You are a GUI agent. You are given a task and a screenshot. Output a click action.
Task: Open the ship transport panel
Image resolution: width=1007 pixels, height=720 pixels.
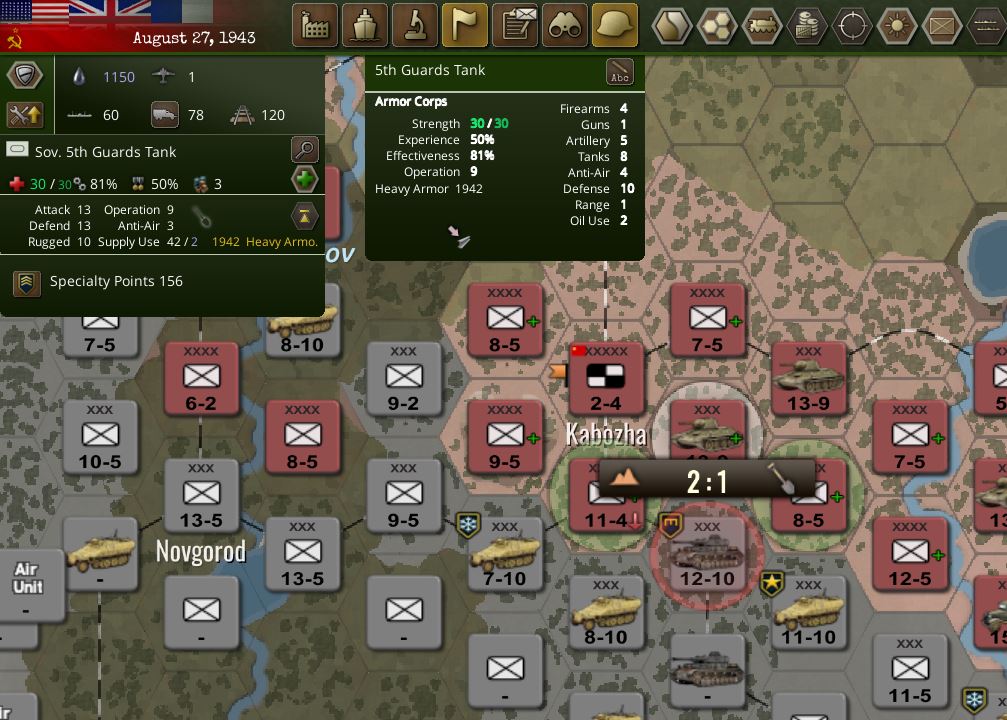pos(365,26)
